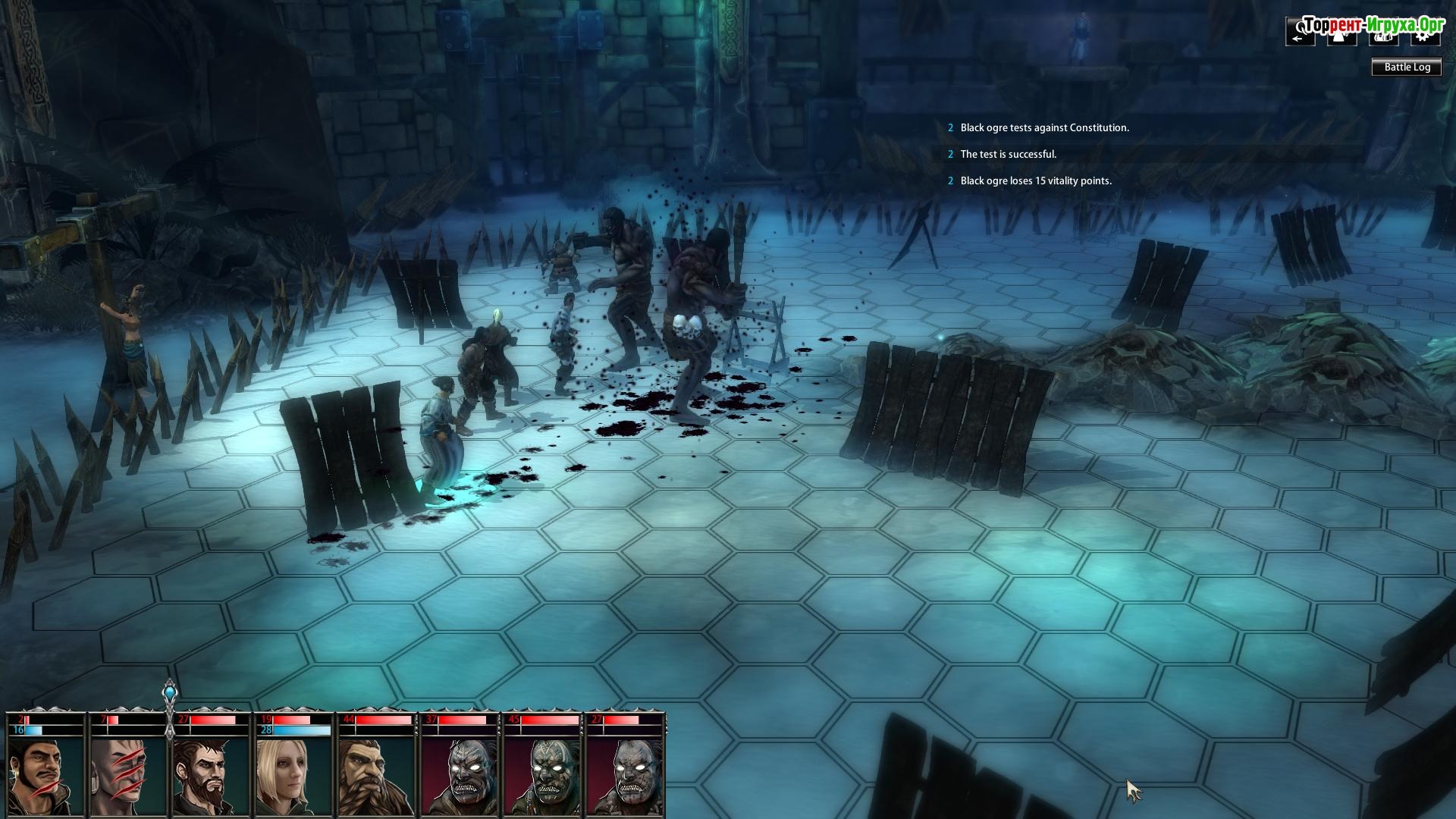This screenshot has width=1456, height=819.
Task: Click the back arrow button
Action: point(1300,33)
